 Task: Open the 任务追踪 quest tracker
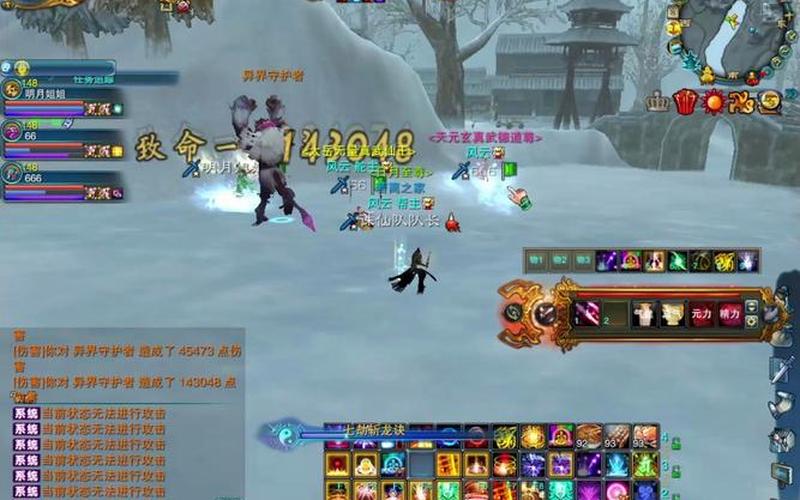92,79
